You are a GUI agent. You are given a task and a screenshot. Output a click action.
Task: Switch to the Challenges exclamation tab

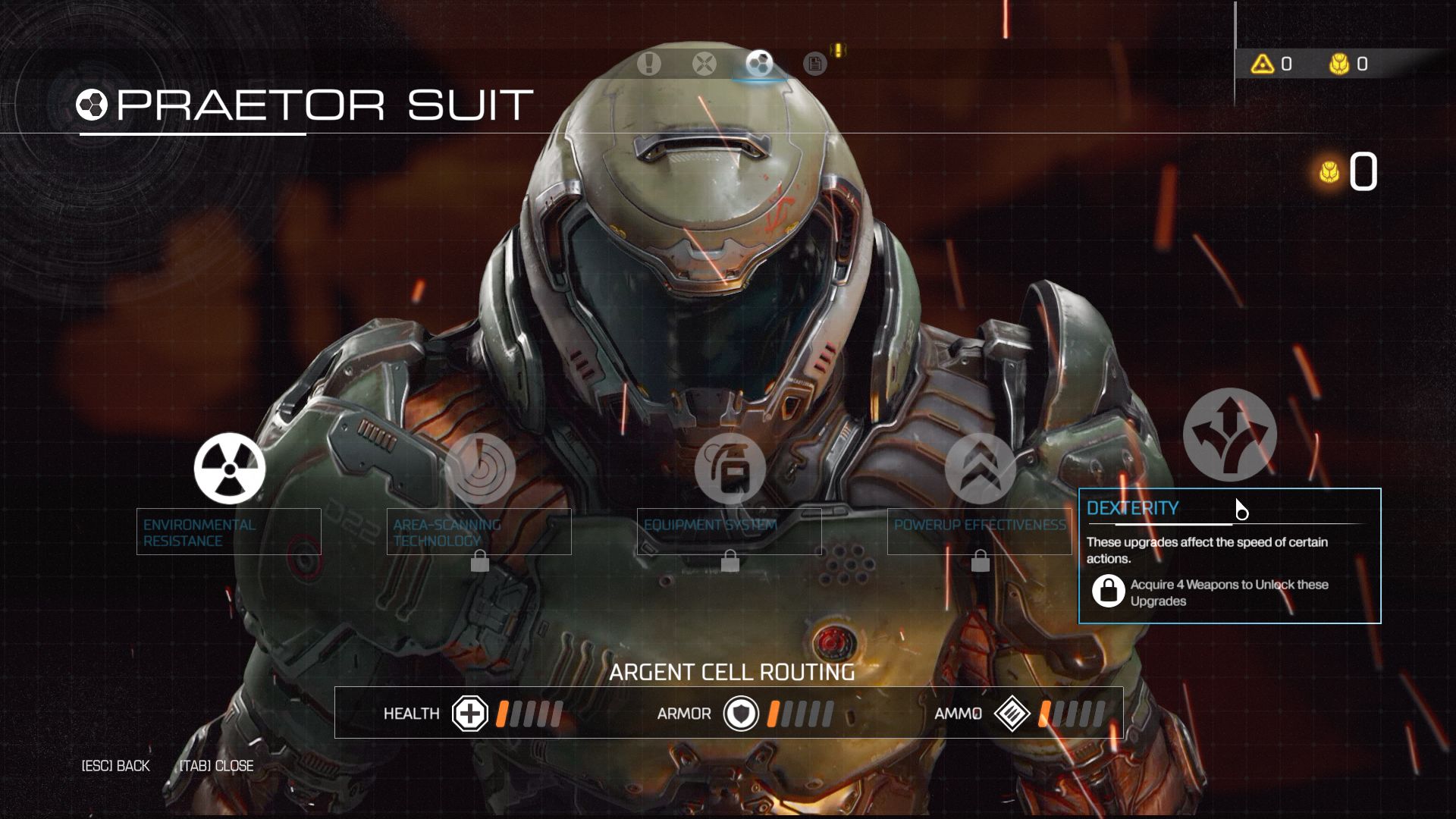tap(648, 64)
